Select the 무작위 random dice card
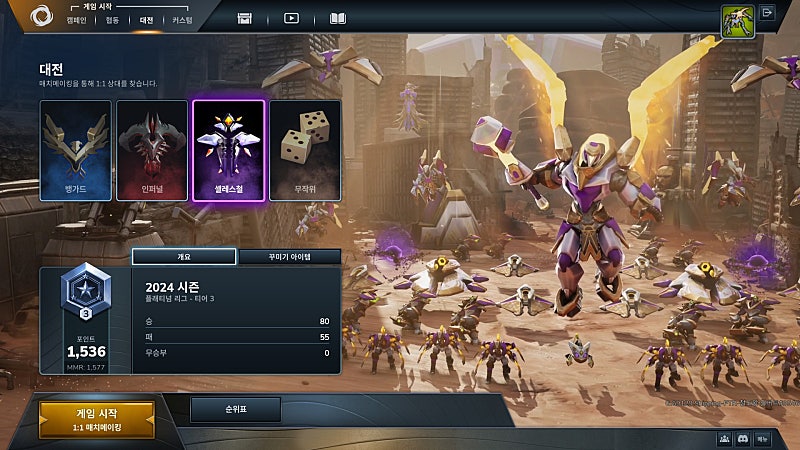This screenshot has width=800, height=450. 305,150
